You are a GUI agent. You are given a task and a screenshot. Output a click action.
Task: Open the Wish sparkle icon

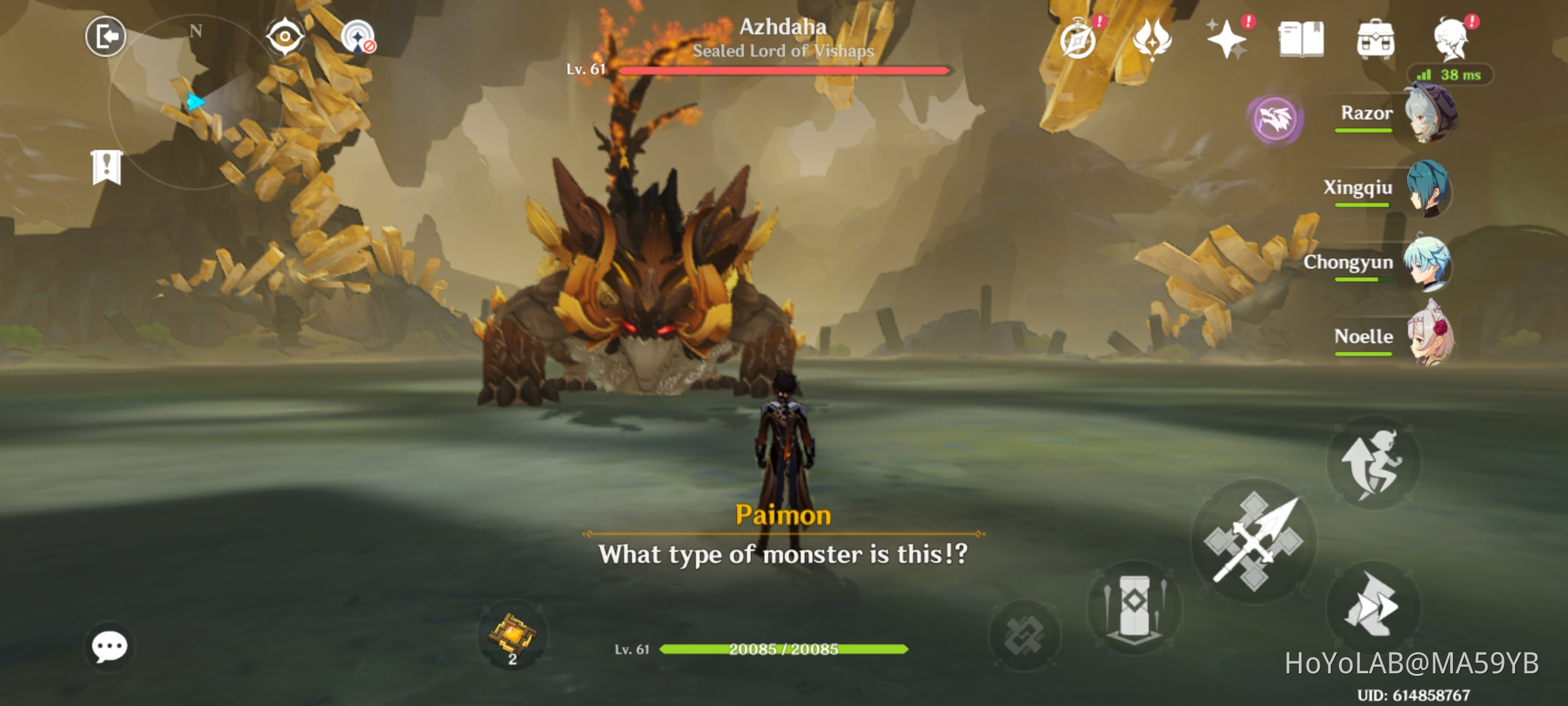point(1228,41)
